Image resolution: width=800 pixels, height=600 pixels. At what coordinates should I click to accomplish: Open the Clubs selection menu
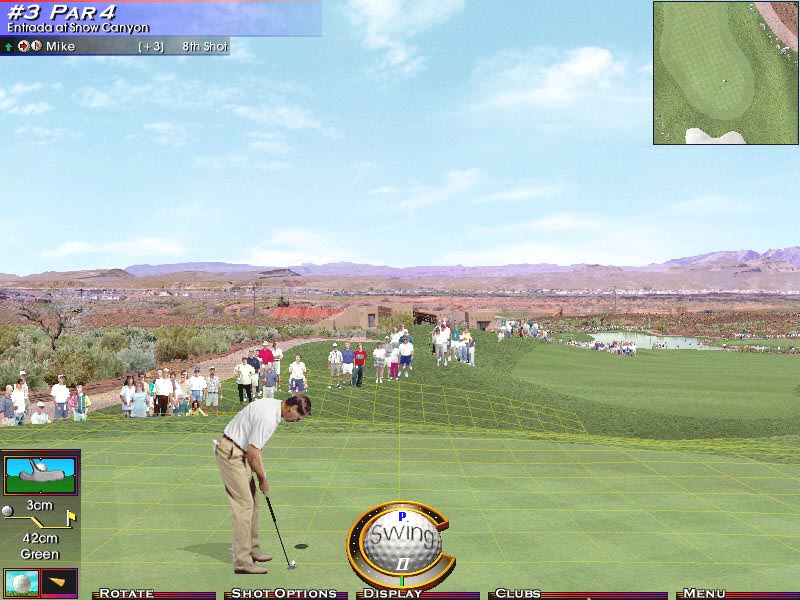point(518,594)
